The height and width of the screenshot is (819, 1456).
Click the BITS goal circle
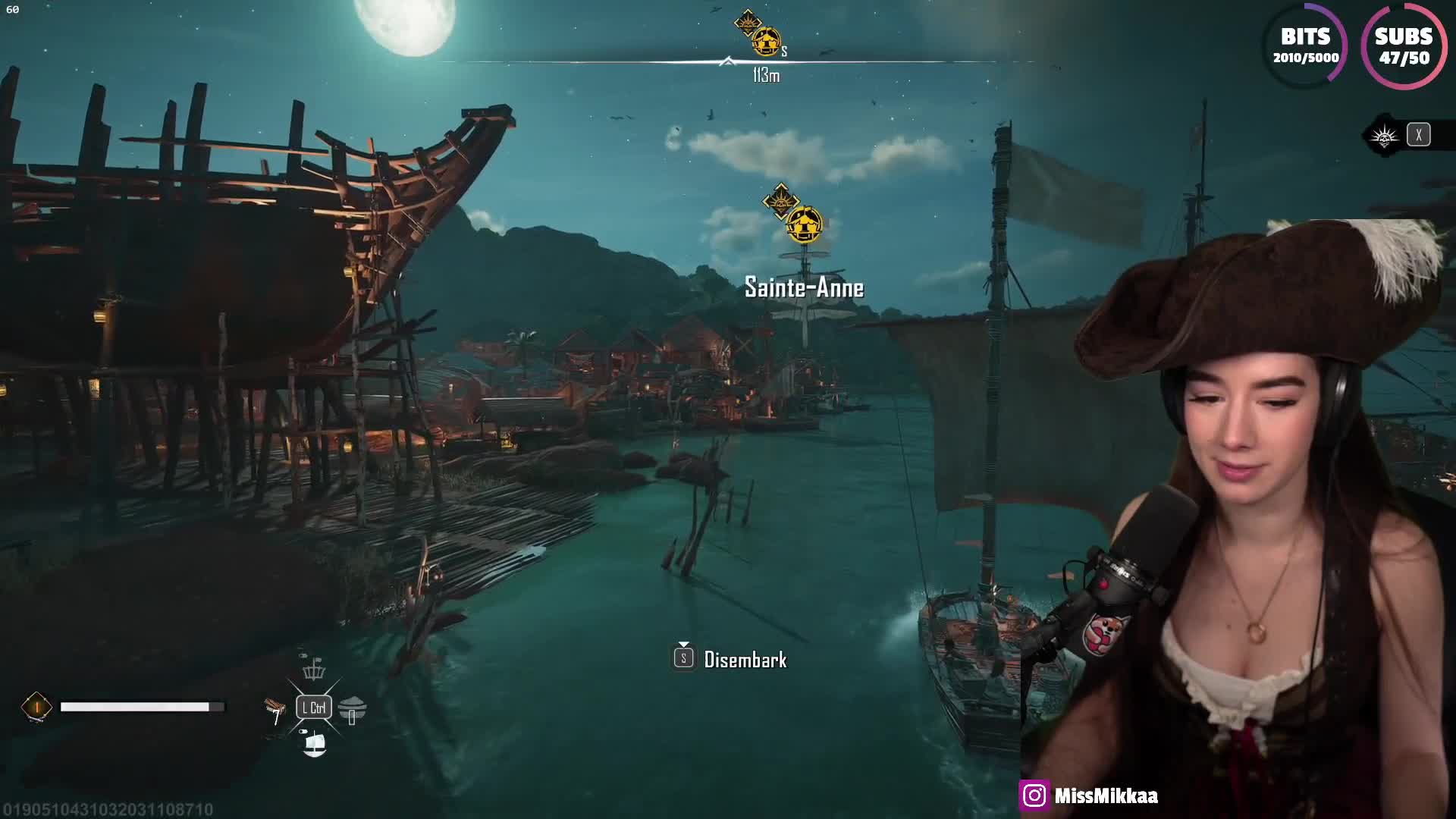tap(1305, 45)
